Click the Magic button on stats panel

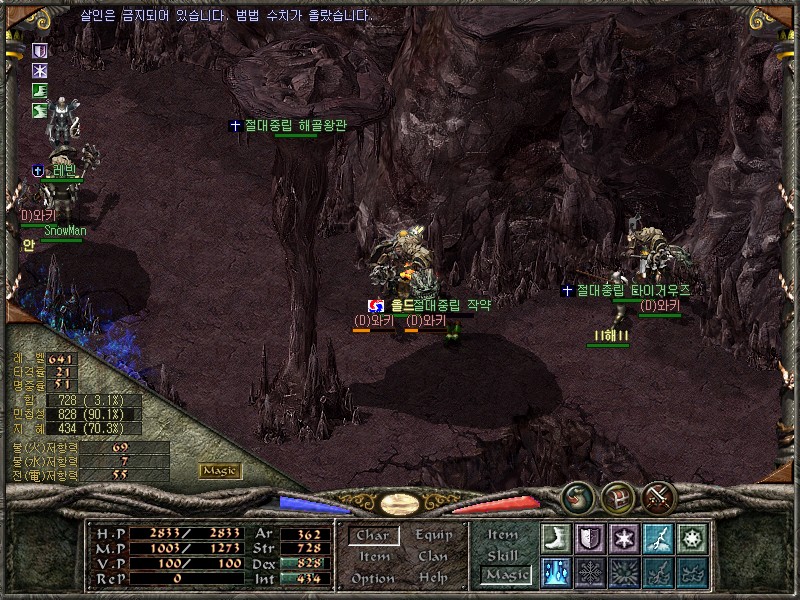click(219, 471)
